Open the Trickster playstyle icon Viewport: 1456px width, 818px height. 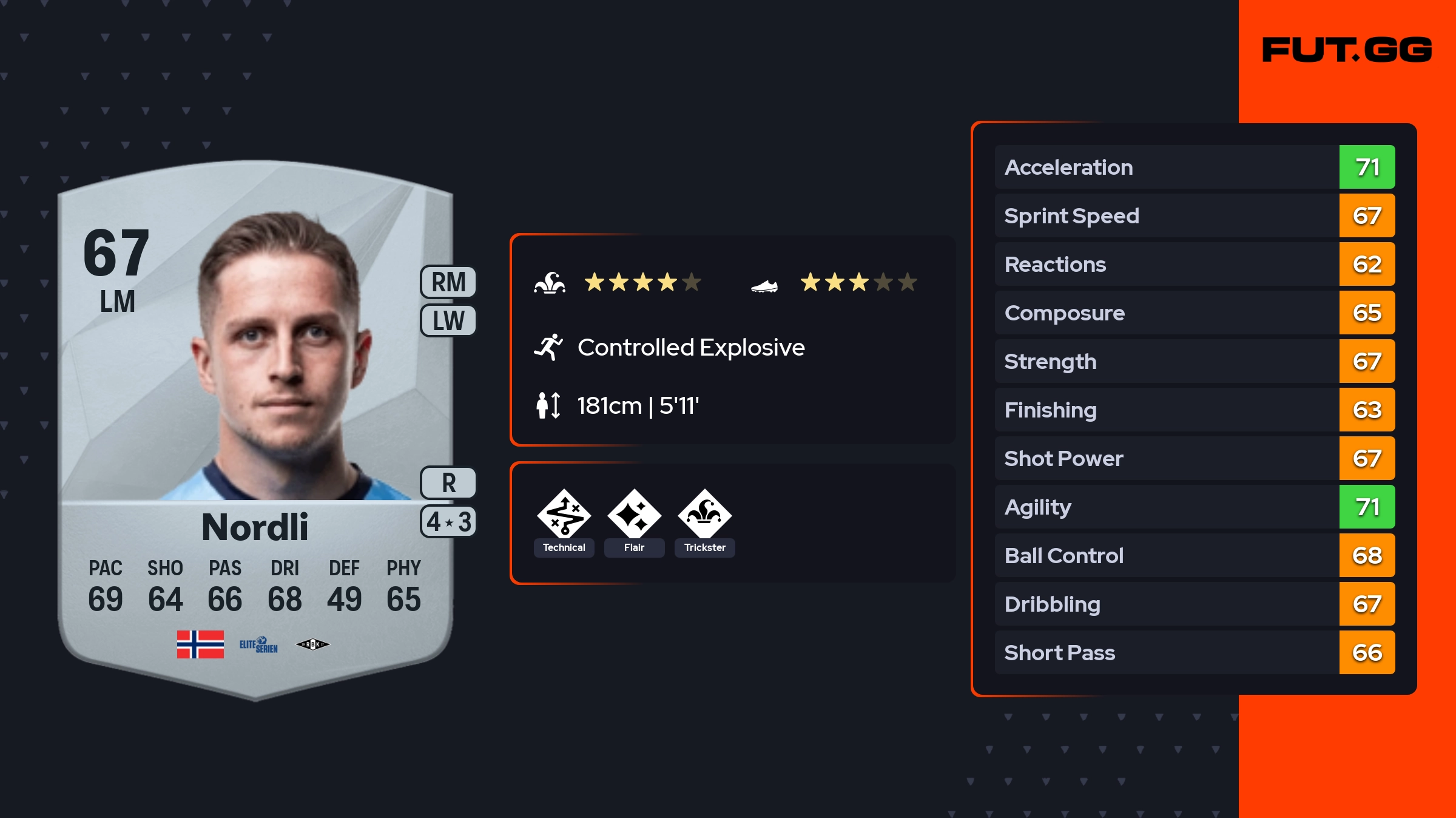pos(704,515)
